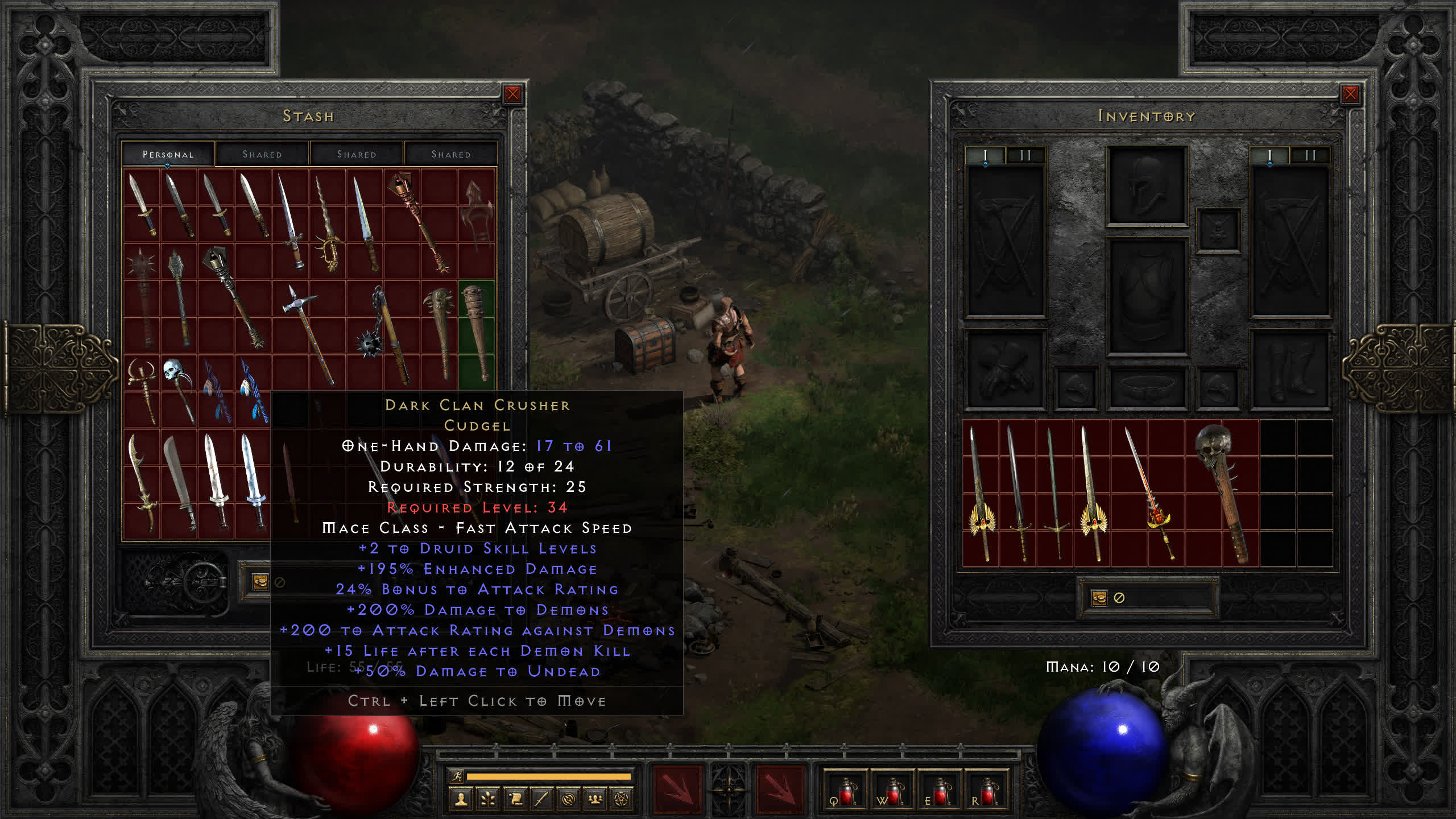
Task: Toggle the run/walk button
Action: tap(457, 776)
